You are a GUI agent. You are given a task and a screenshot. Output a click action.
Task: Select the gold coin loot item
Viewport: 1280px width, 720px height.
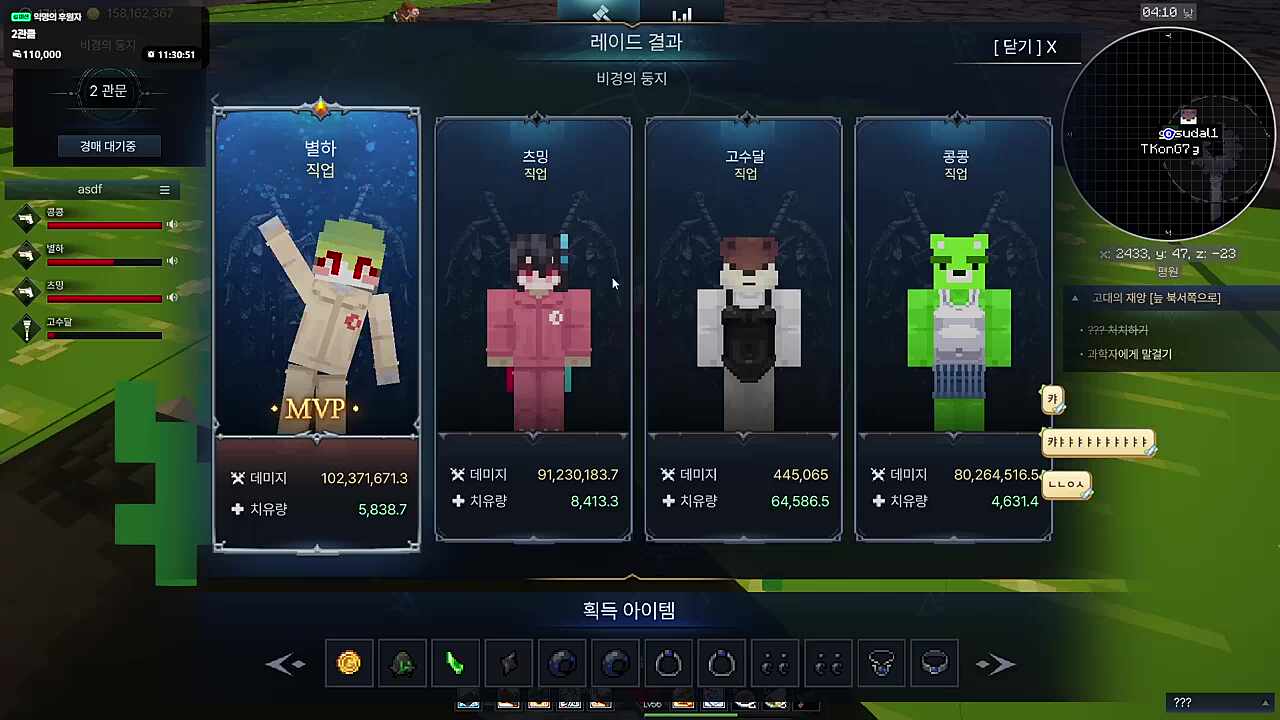tap(349, 663)
